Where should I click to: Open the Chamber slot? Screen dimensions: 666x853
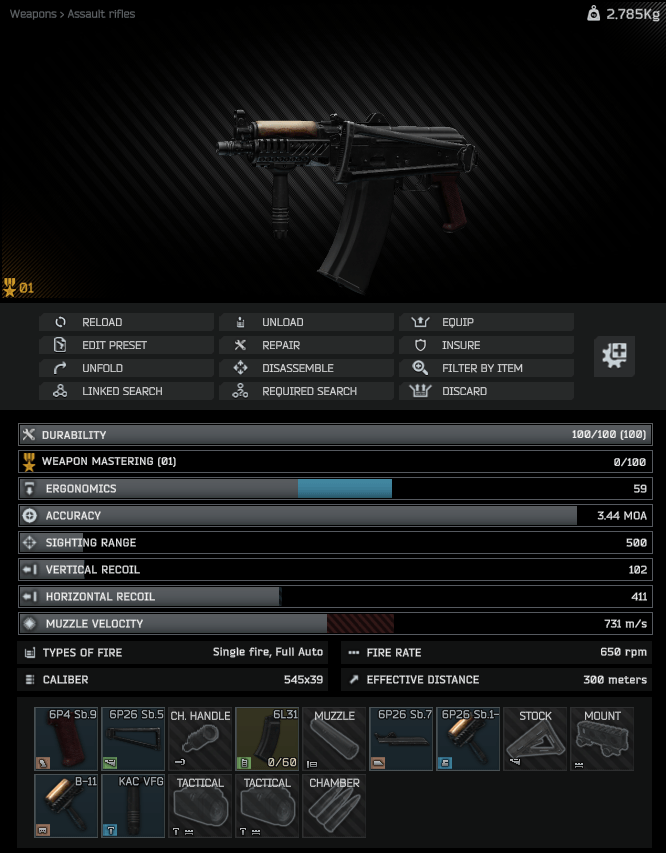334,806
